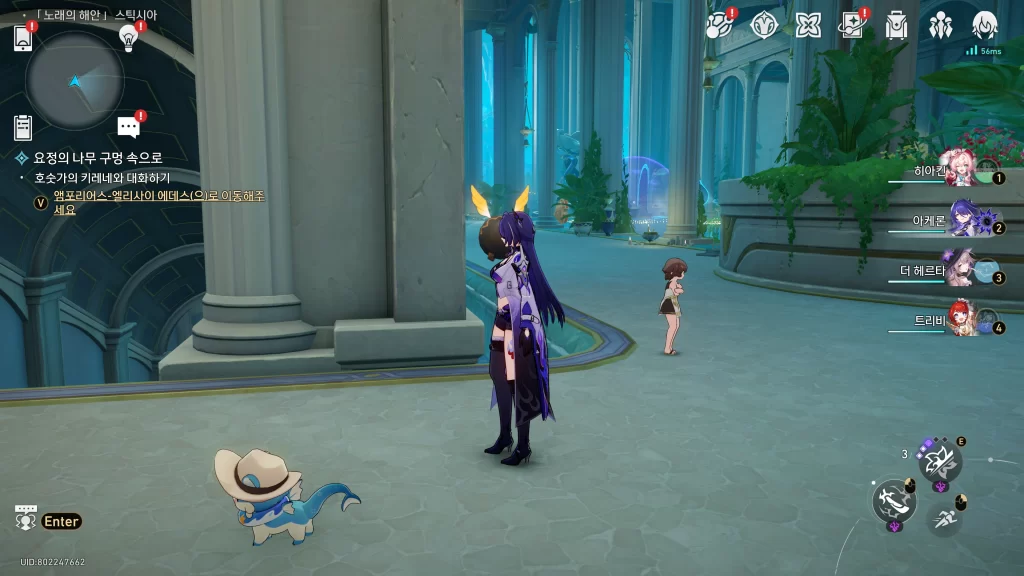Open the chat speech bubble icon
This screenshot has width=1024, height=576.
click(x=128, y=127)
